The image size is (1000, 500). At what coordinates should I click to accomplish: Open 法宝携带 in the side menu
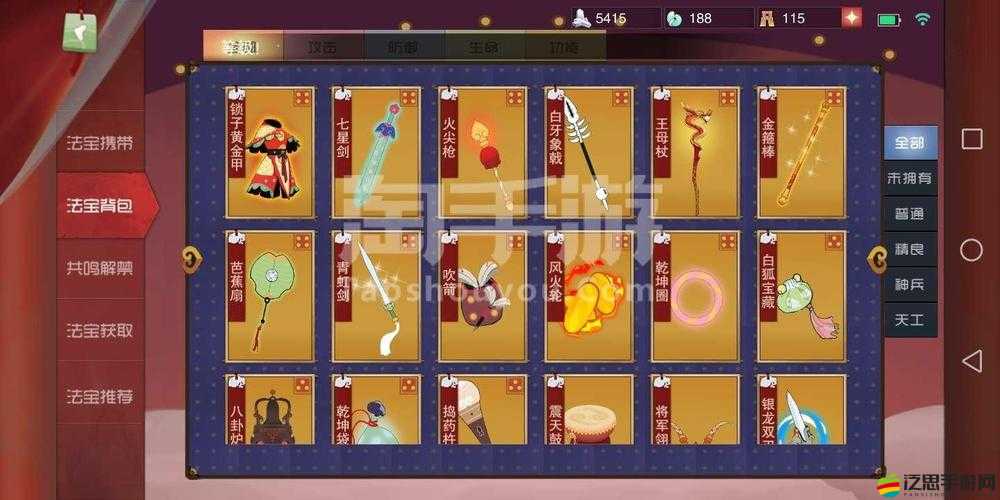[100, 143]
